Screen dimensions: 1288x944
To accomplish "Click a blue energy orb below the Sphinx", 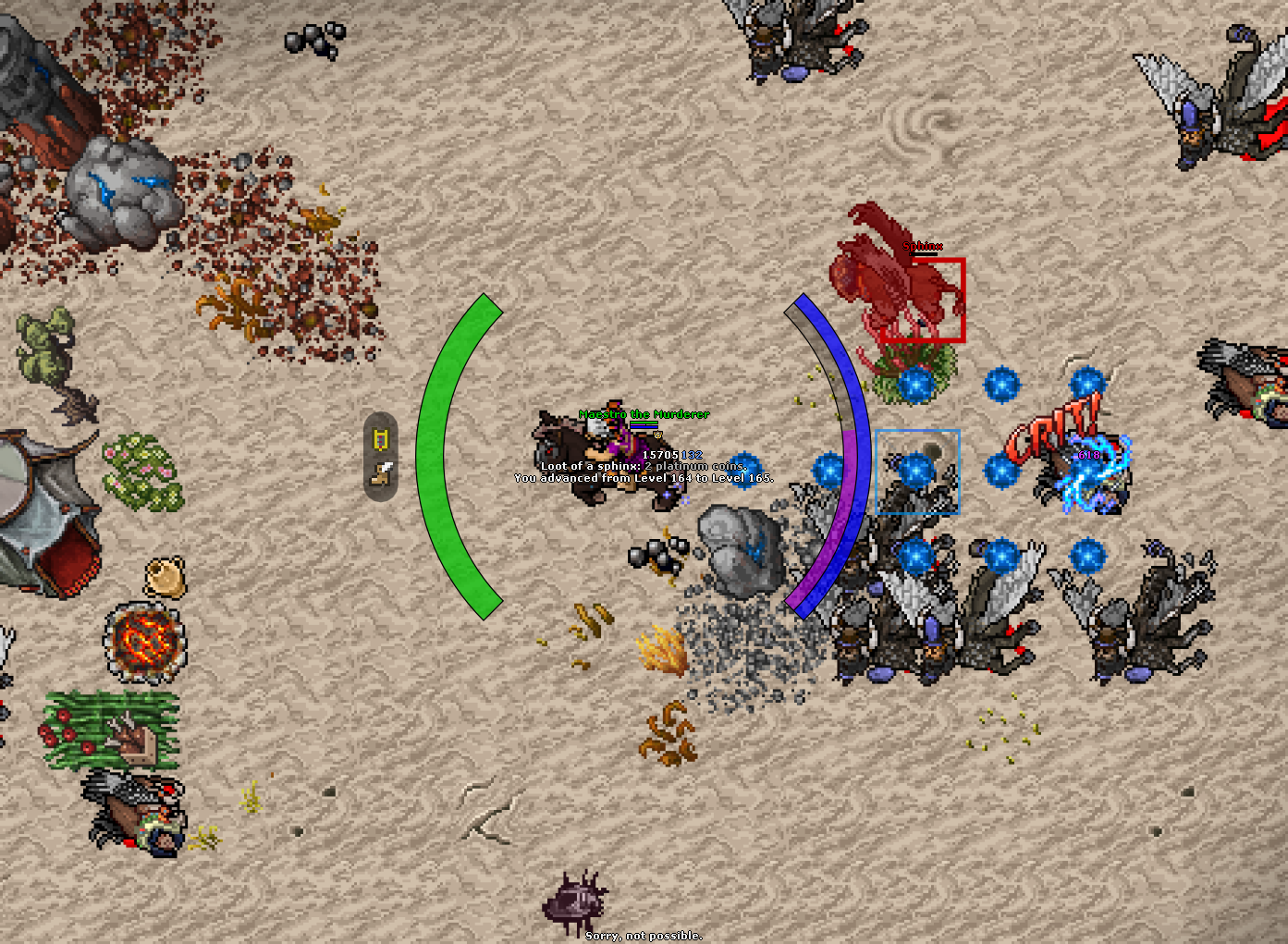I will click(918, 384).
